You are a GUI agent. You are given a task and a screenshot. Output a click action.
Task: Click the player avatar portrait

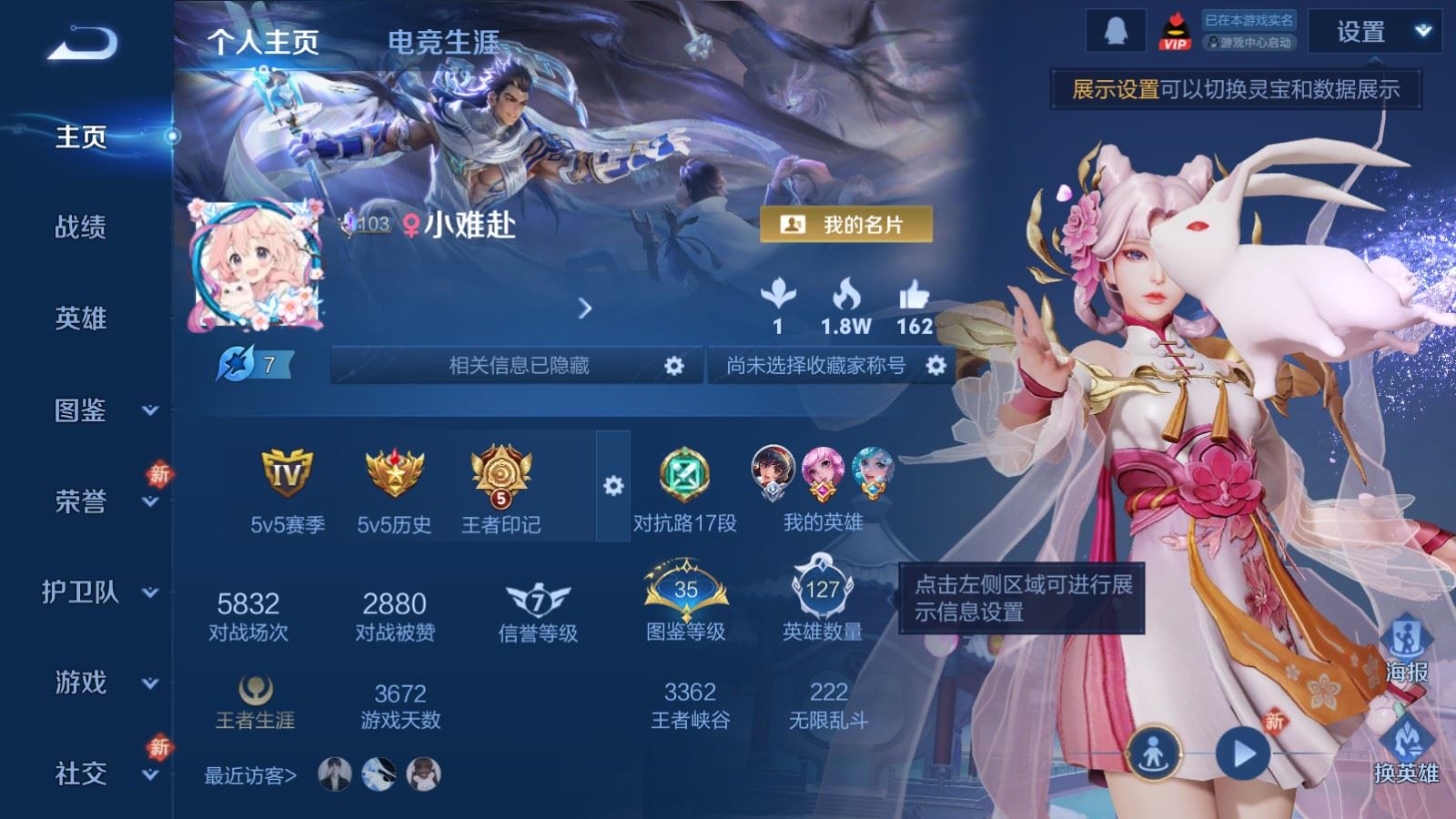256,265
